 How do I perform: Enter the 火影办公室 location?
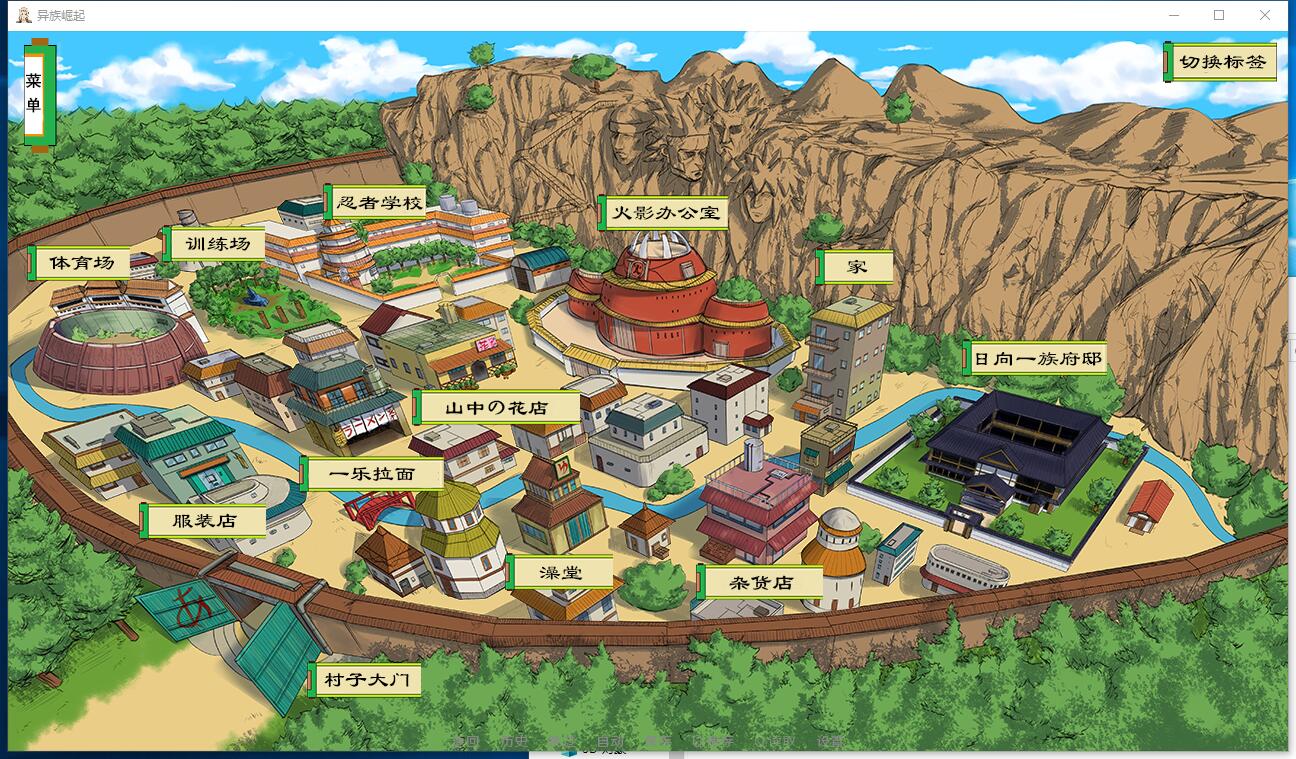coord(664,213)
